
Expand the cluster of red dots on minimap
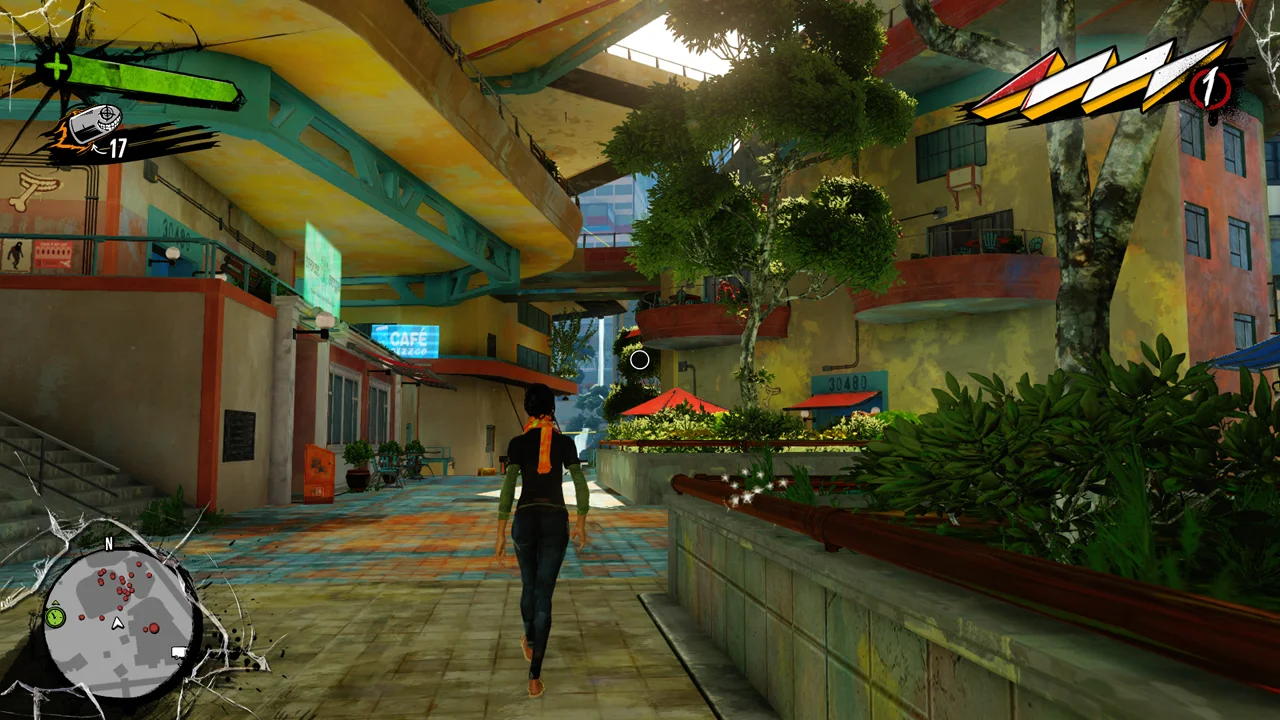click(x=122, y=586)
